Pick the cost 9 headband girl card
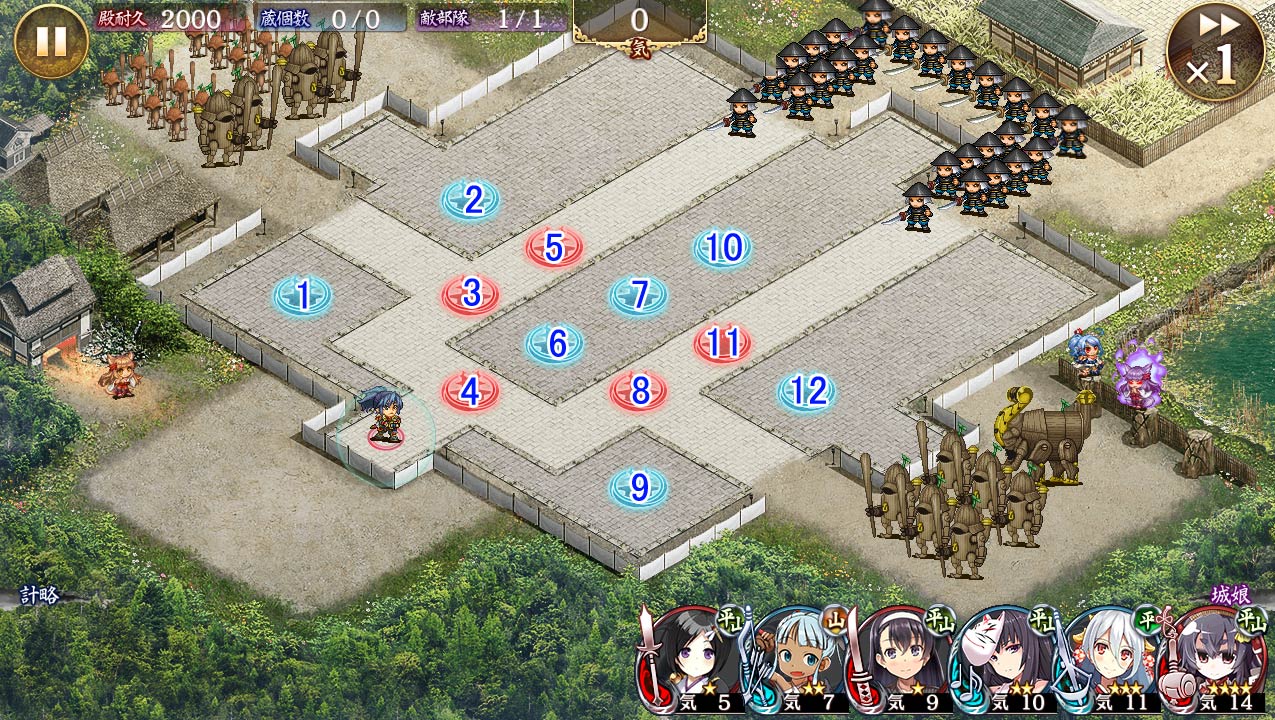Viewport: 1275px width, 720px height. (900, 660)
